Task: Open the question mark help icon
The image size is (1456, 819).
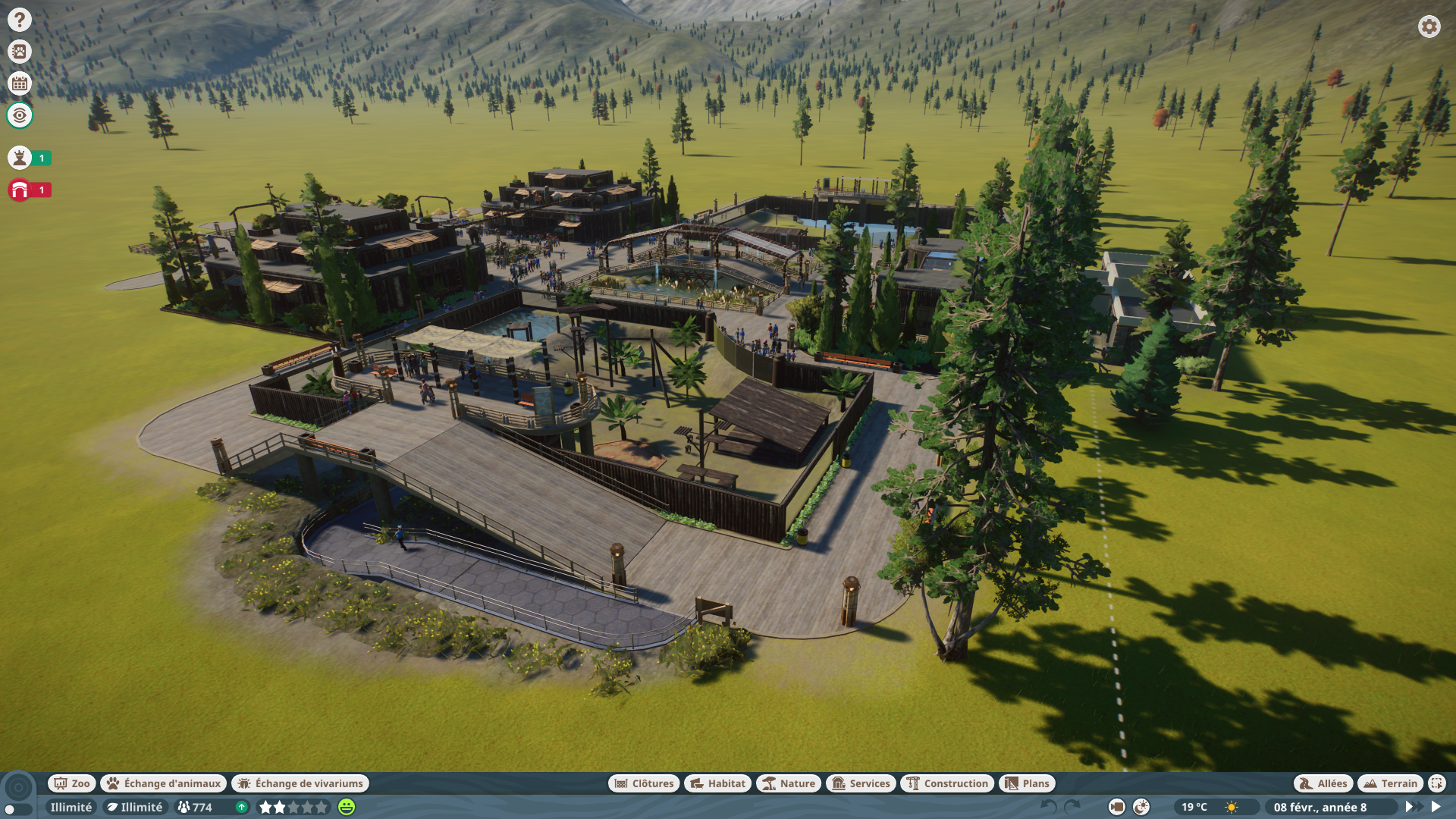Action: pos(20,20)
